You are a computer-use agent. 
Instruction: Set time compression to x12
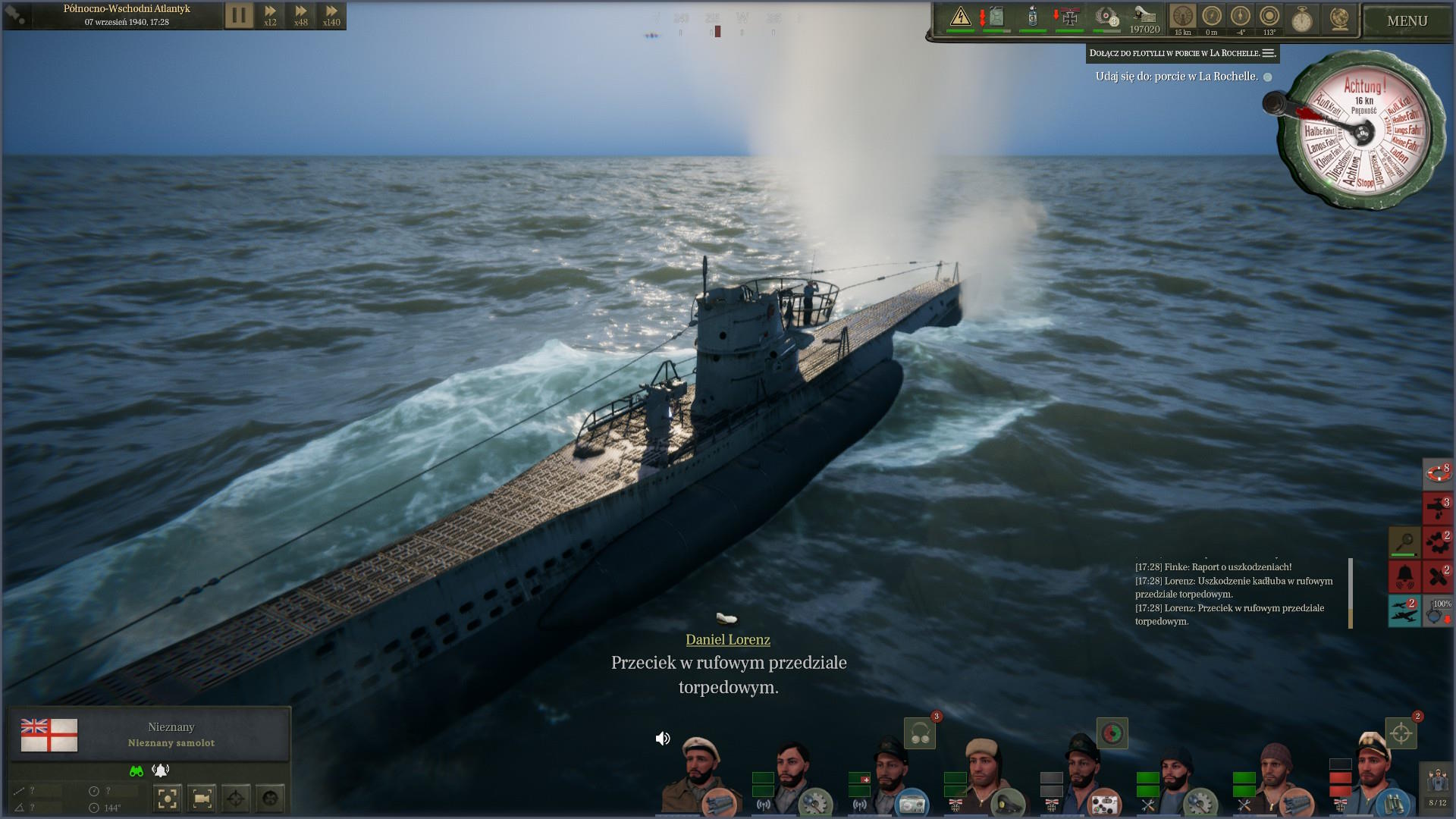(270, 15)
